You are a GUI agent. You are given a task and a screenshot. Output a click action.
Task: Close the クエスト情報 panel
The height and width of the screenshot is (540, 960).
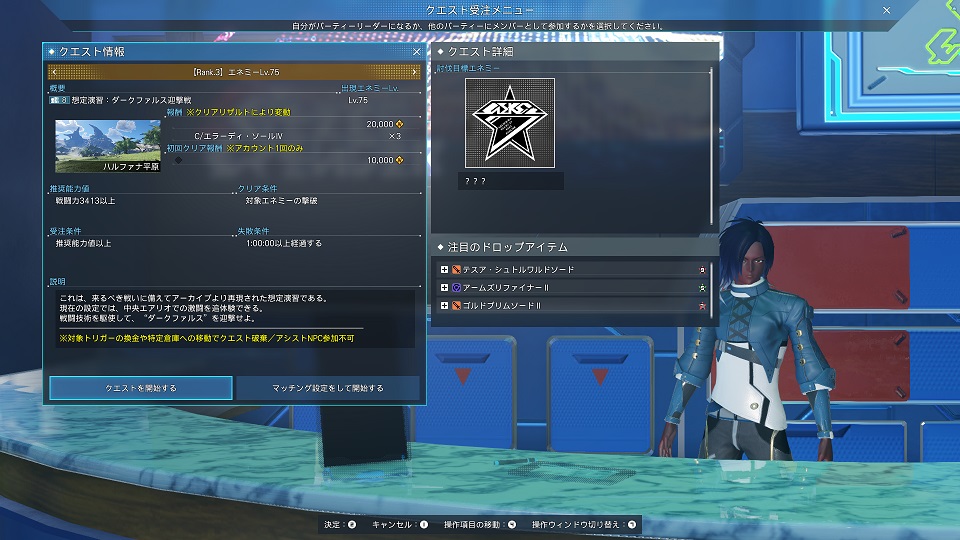point(417,51)
